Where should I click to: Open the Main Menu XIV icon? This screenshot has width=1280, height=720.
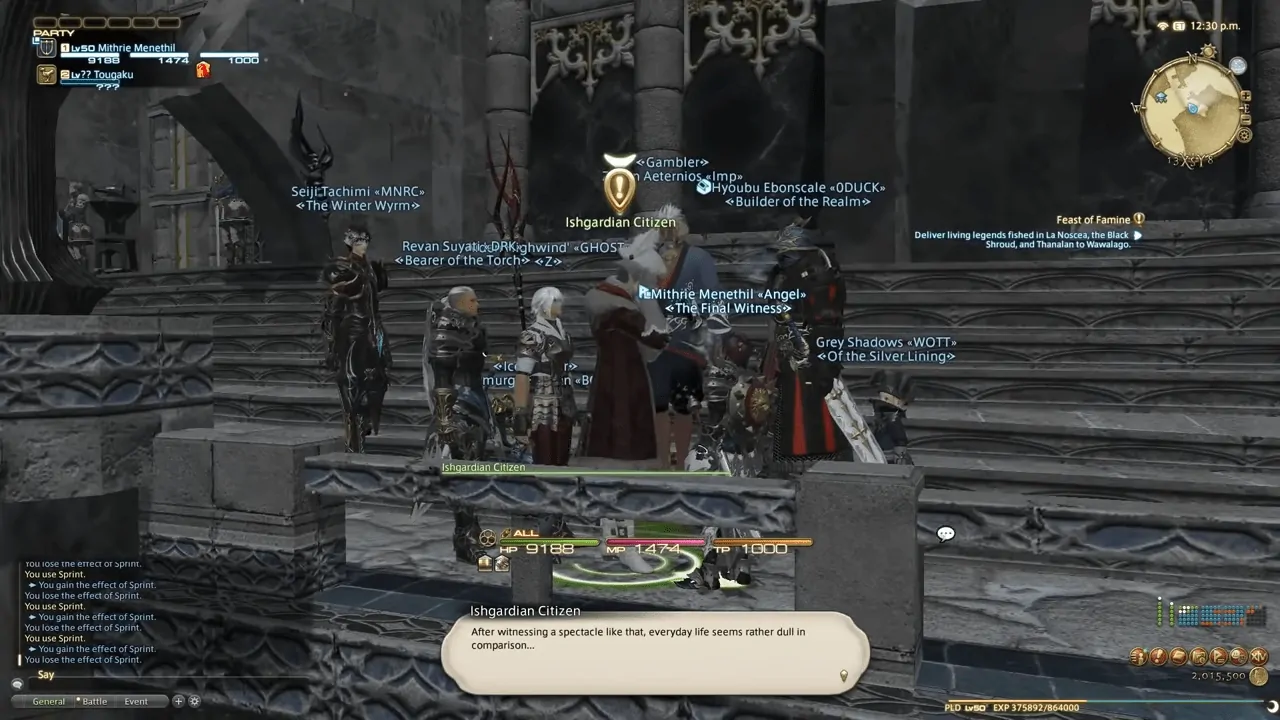[x=1258, y=657]
